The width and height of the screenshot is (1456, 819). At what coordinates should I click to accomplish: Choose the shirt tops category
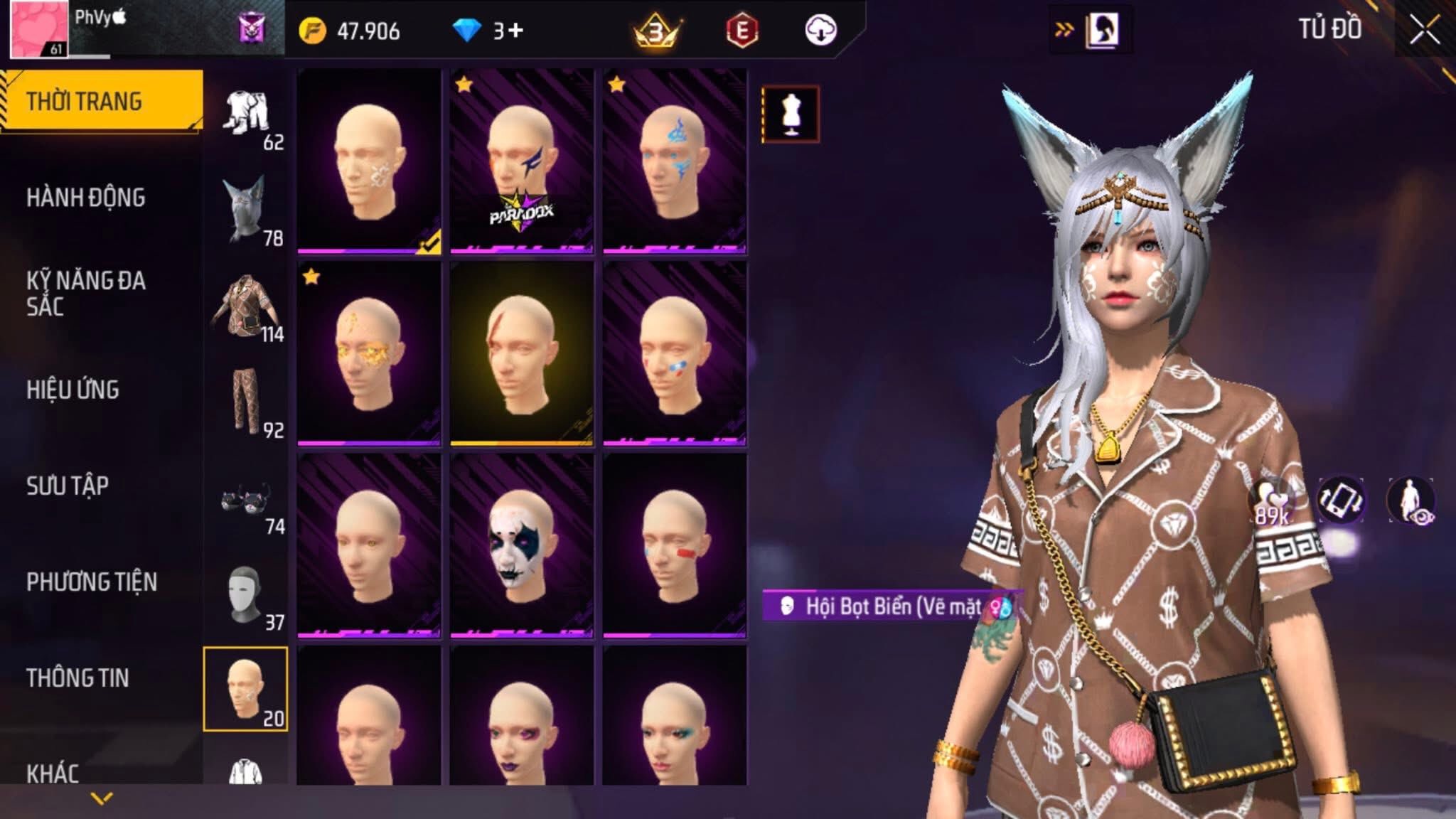pos(246,307)
